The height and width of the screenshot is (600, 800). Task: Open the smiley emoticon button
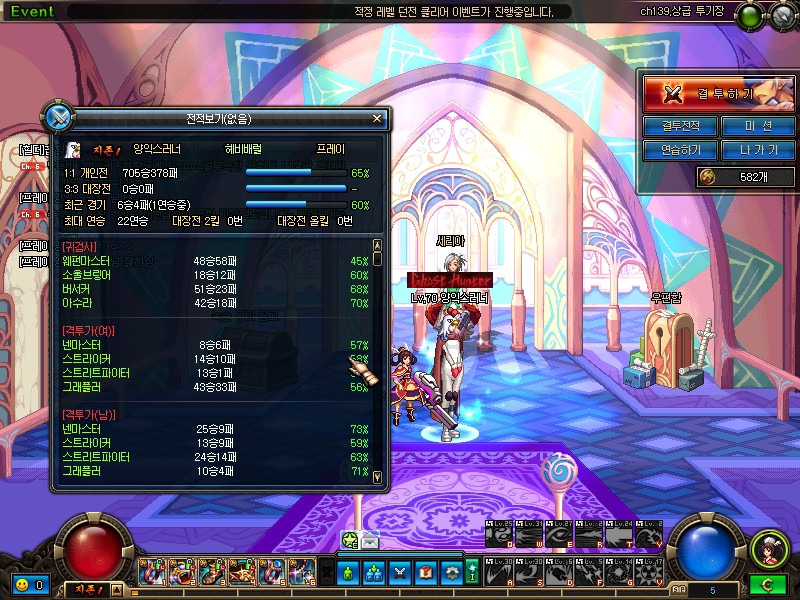click(x=20, y=584)
